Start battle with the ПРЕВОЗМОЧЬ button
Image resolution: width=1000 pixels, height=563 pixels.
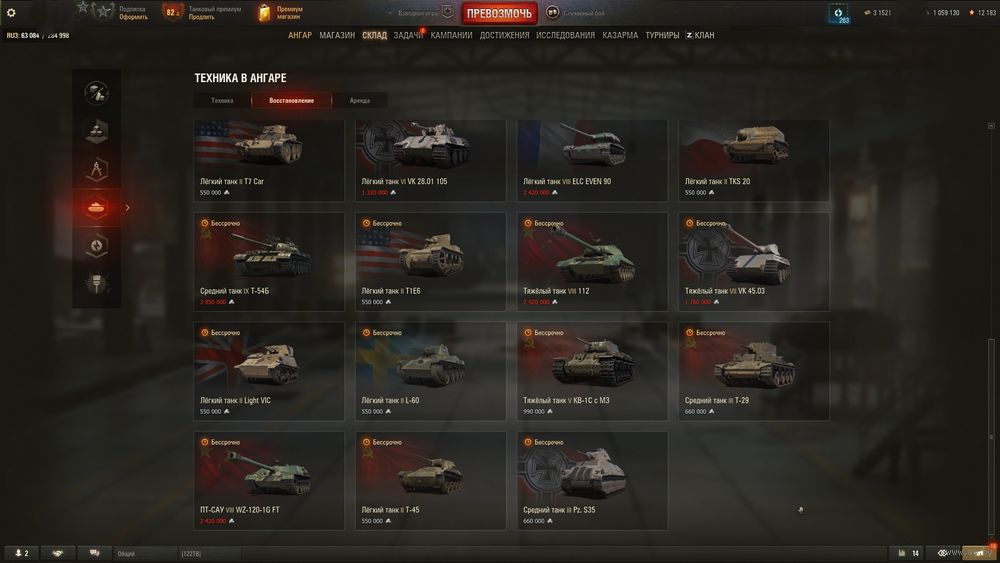pos(499,13)
